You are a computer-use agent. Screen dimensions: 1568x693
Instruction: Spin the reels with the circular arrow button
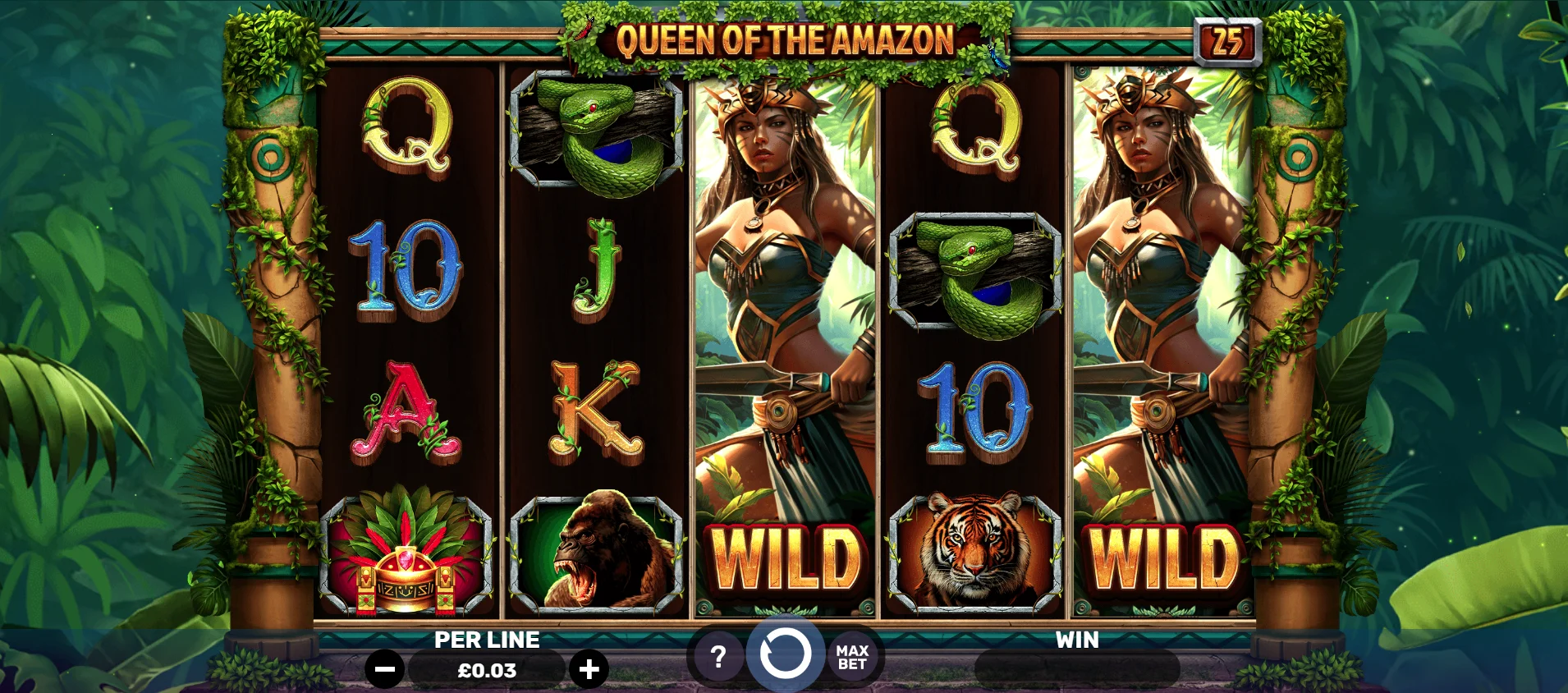coord(785,654)
